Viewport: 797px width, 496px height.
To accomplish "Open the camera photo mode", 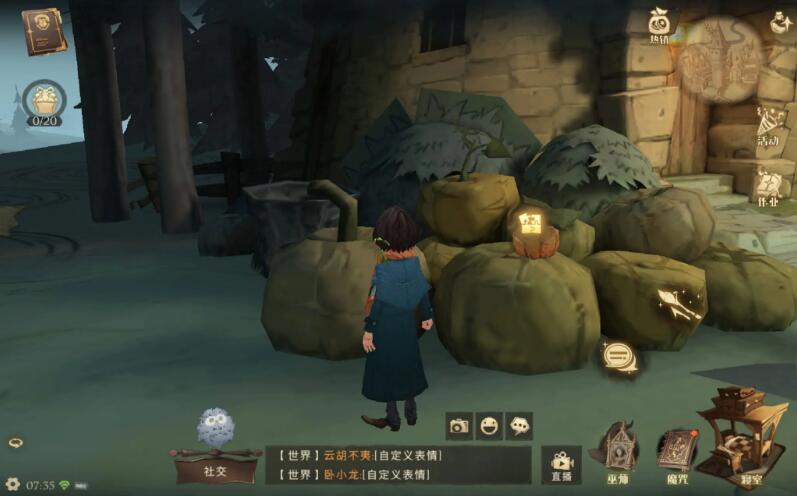I will (459, 426).
